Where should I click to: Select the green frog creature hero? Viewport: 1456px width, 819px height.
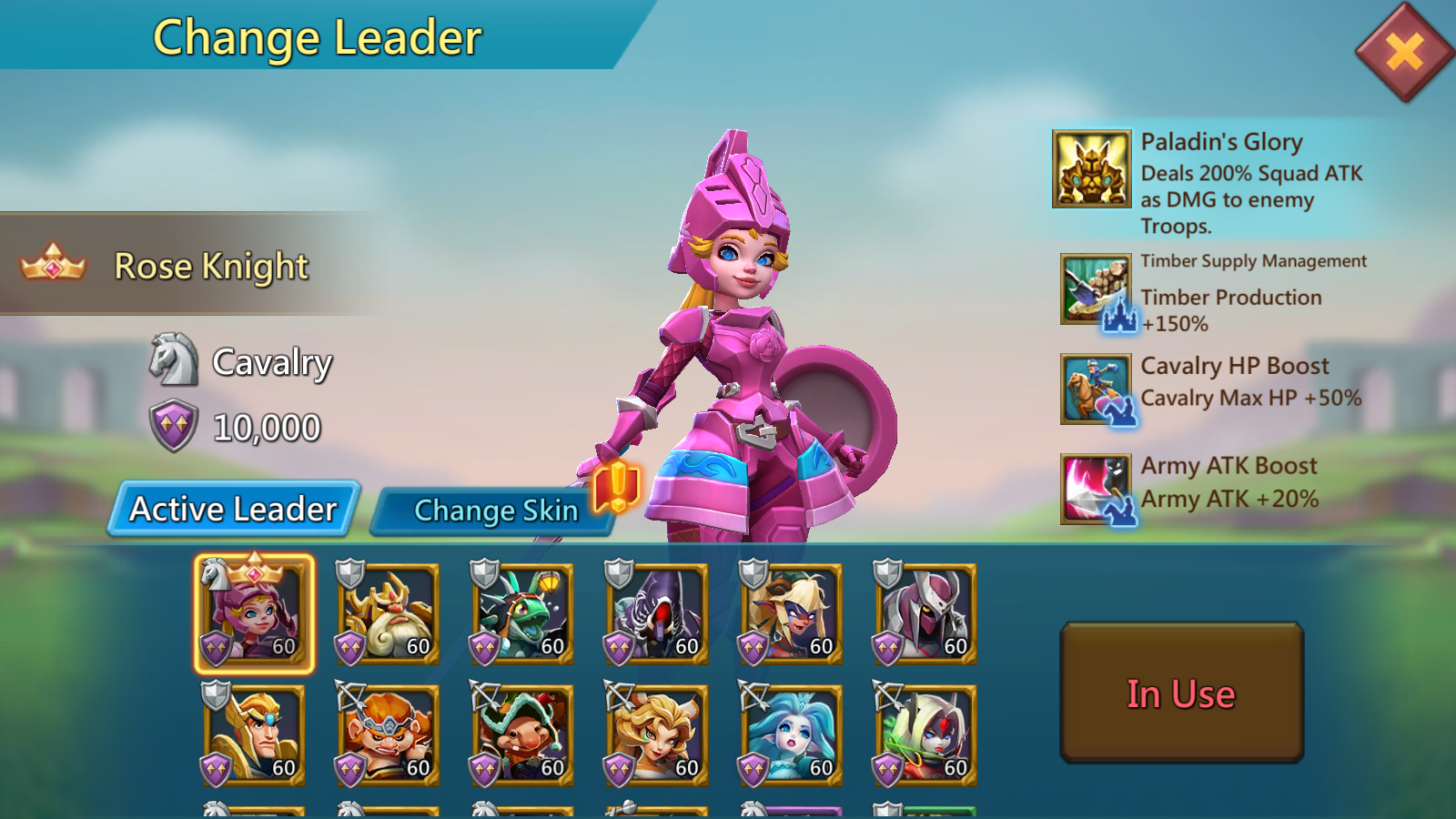[523, 613]
